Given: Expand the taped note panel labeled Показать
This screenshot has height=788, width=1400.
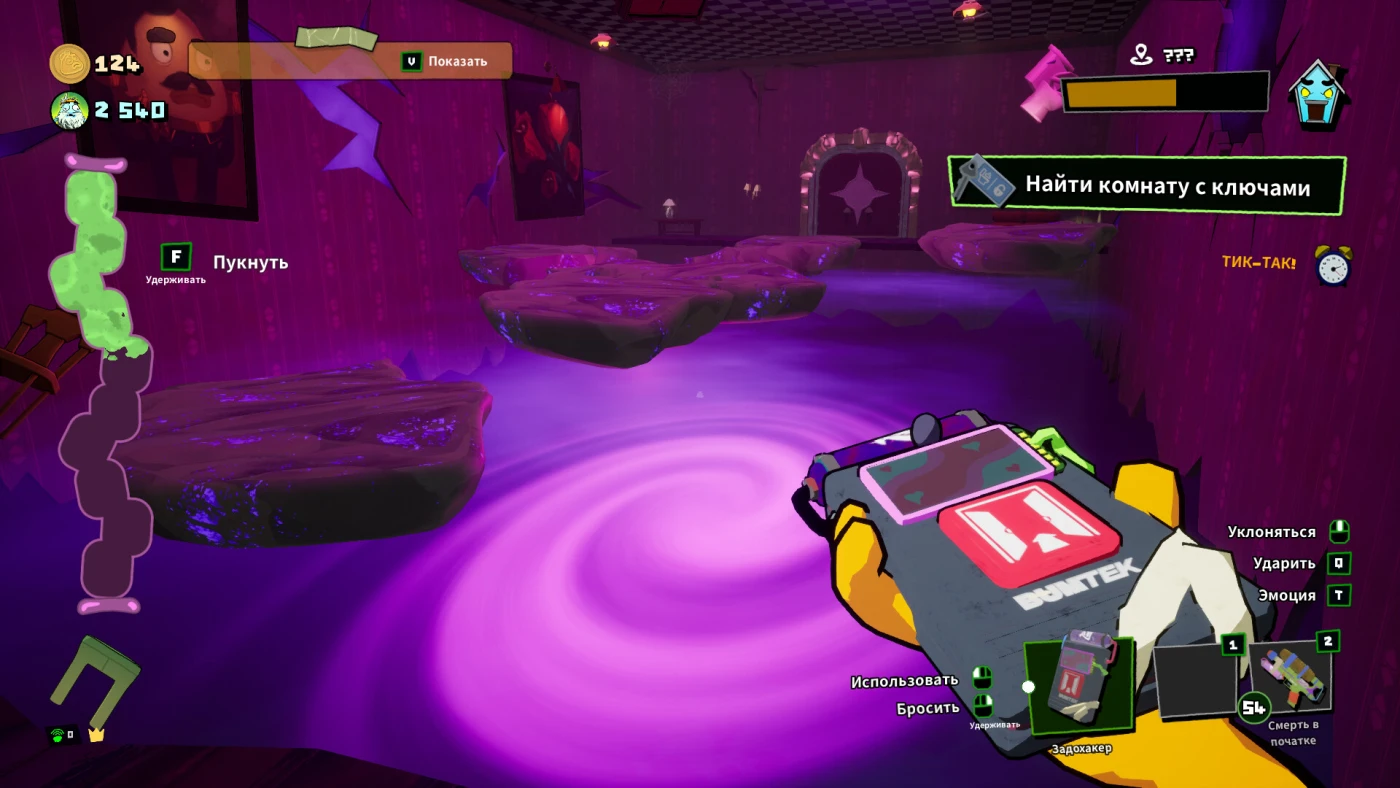Looking at the screenshot, I should coord(350,61).
